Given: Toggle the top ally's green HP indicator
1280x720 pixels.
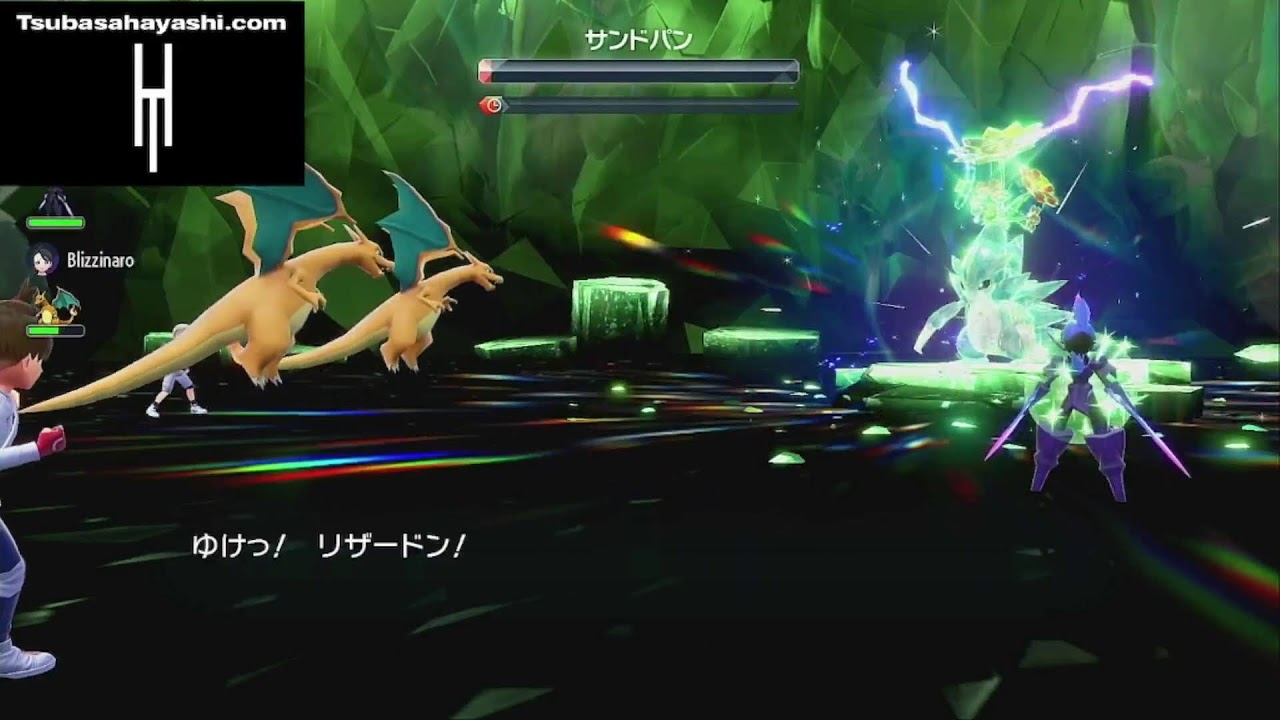Looking at the screenshot, I should (x=55, y=222).
